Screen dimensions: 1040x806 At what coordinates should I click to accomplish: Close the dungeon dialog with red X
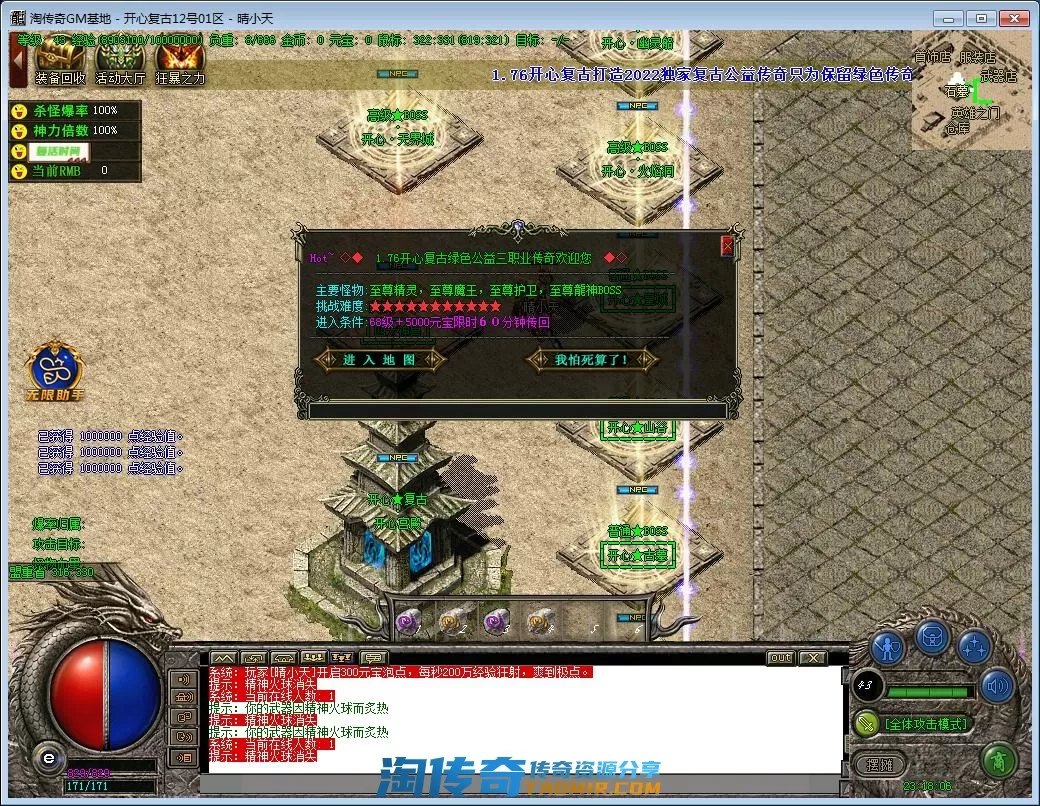[727, 245]
